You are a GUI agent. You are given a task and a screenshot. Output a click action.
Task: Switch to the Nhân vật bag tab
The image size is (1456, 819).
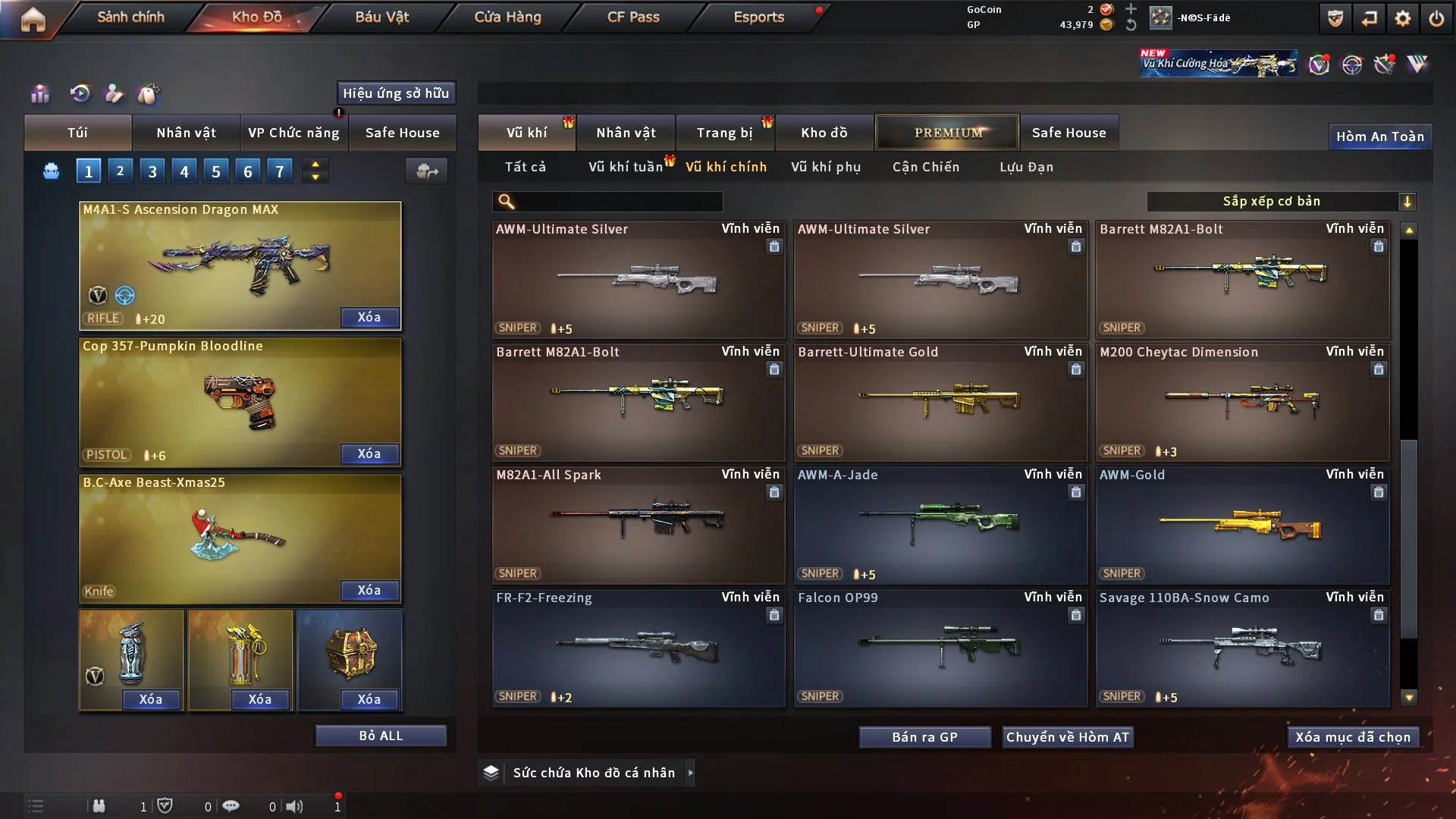pyautogui.click(x=186, y=133)
